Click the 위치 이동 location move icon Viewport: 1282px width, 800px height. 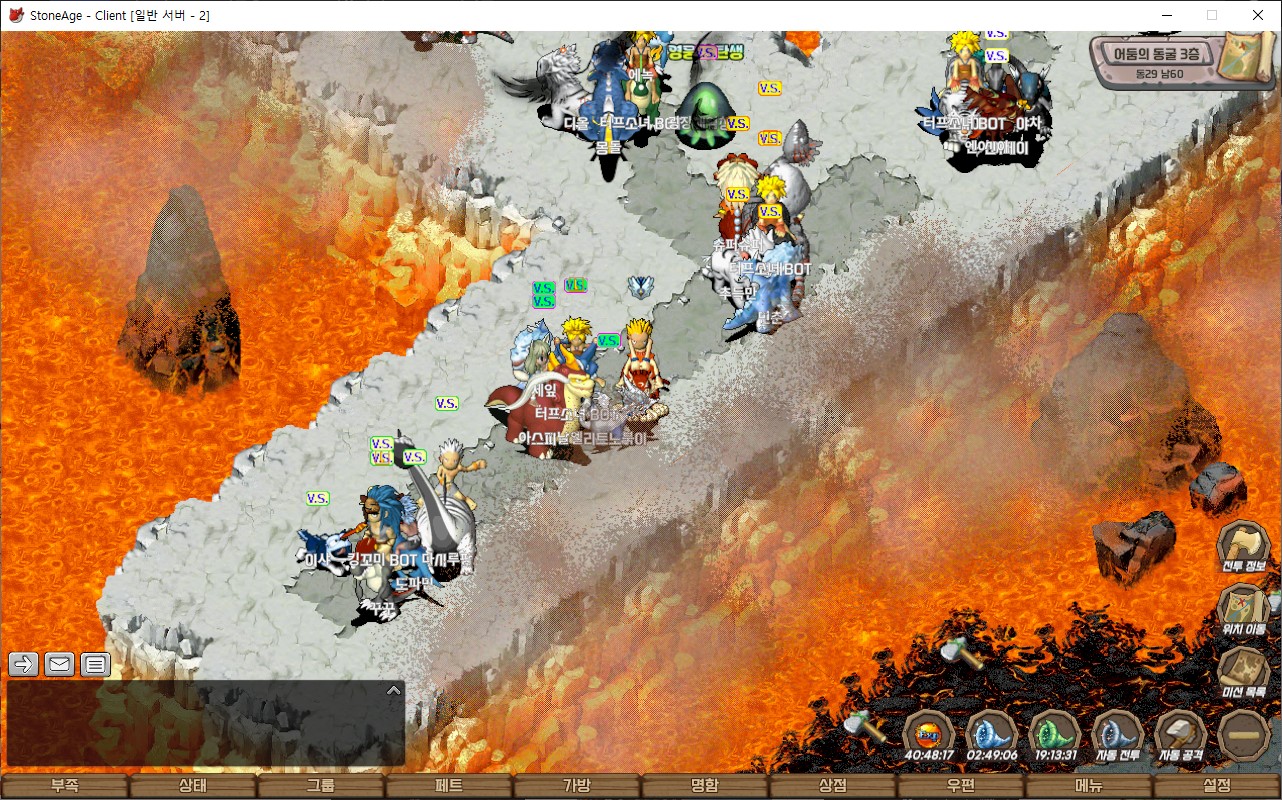click(1243, 608)
